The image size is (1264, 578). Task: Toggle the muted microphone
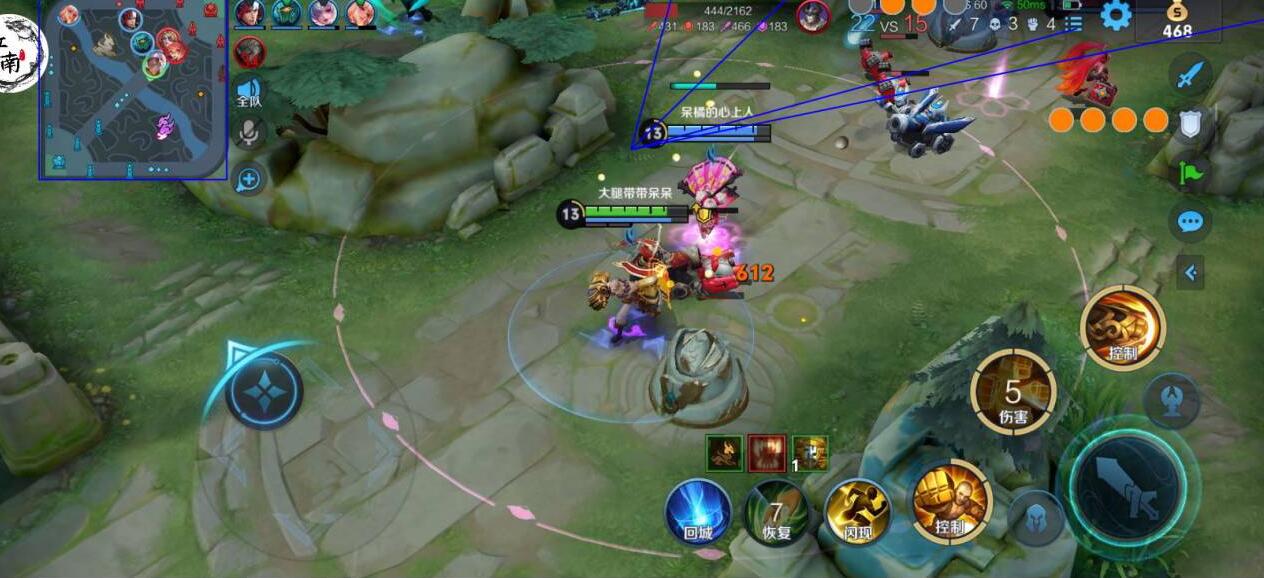click(x=249, y=132)
